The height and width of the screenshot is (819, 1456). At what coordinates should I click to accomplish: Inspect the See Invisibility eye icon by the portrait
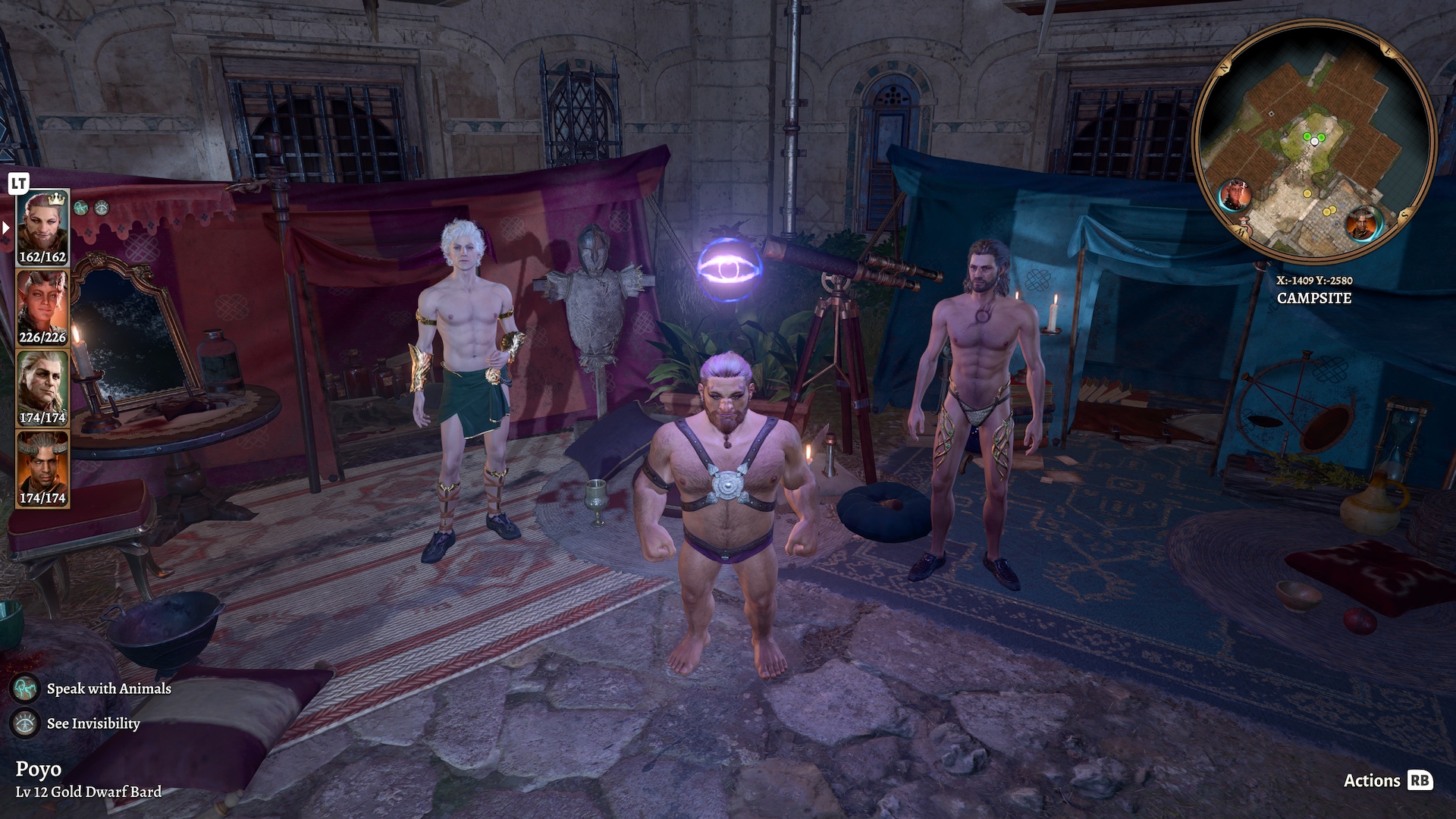click(x=102, y=208)
